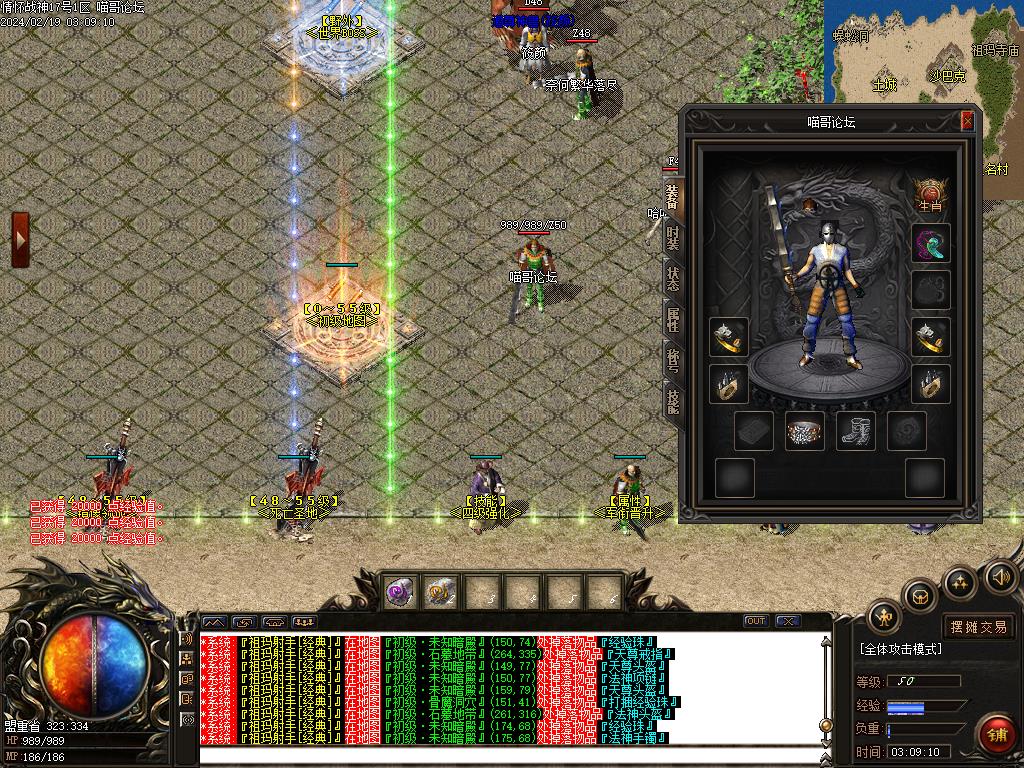Click the 生肖 zodiac emblem slot
1024x768 pixels.
pyautogui.click(x=930, y=194)
